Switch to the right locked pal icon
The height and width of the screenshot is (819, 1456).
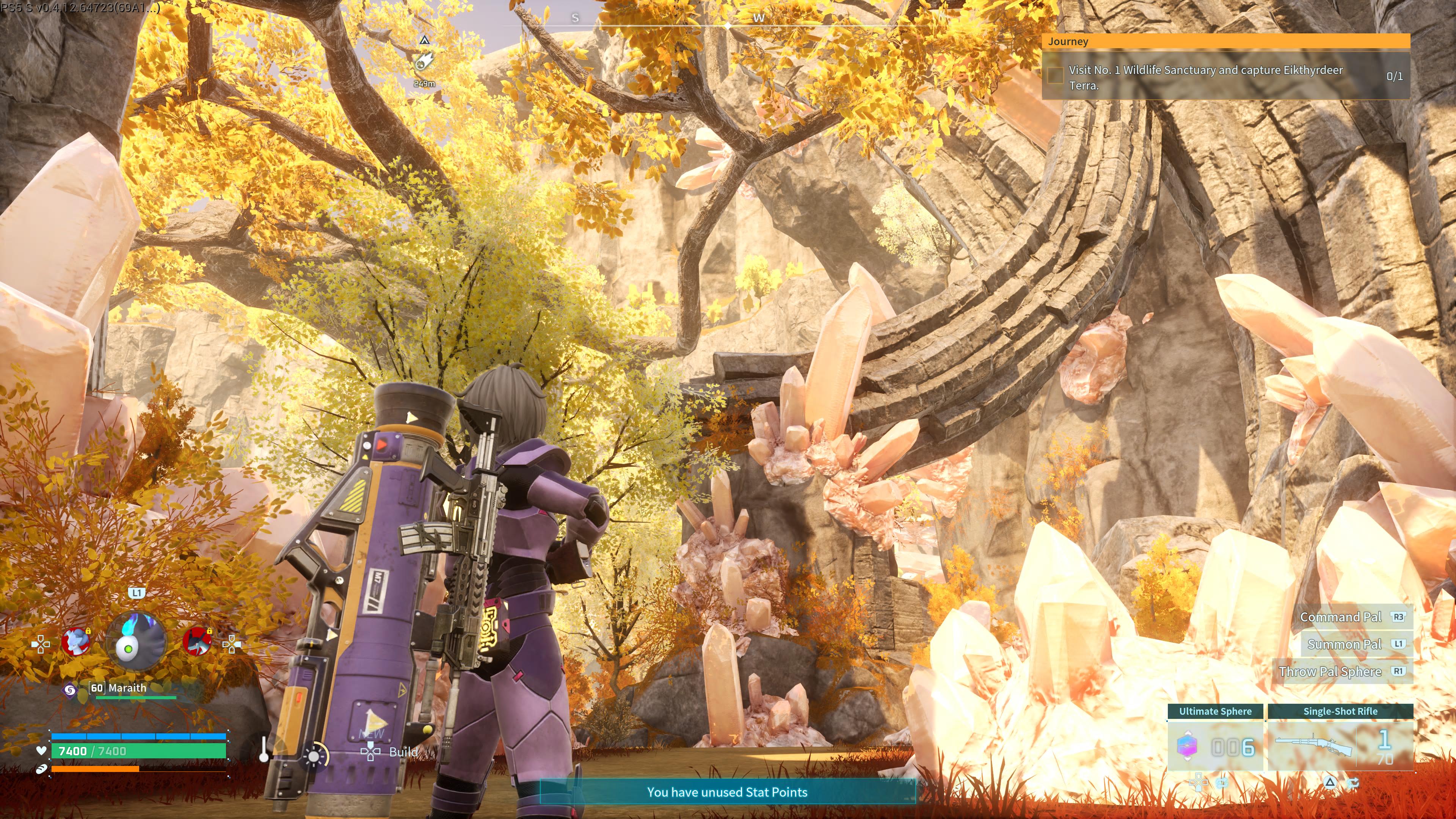click(x=197, y=642)
